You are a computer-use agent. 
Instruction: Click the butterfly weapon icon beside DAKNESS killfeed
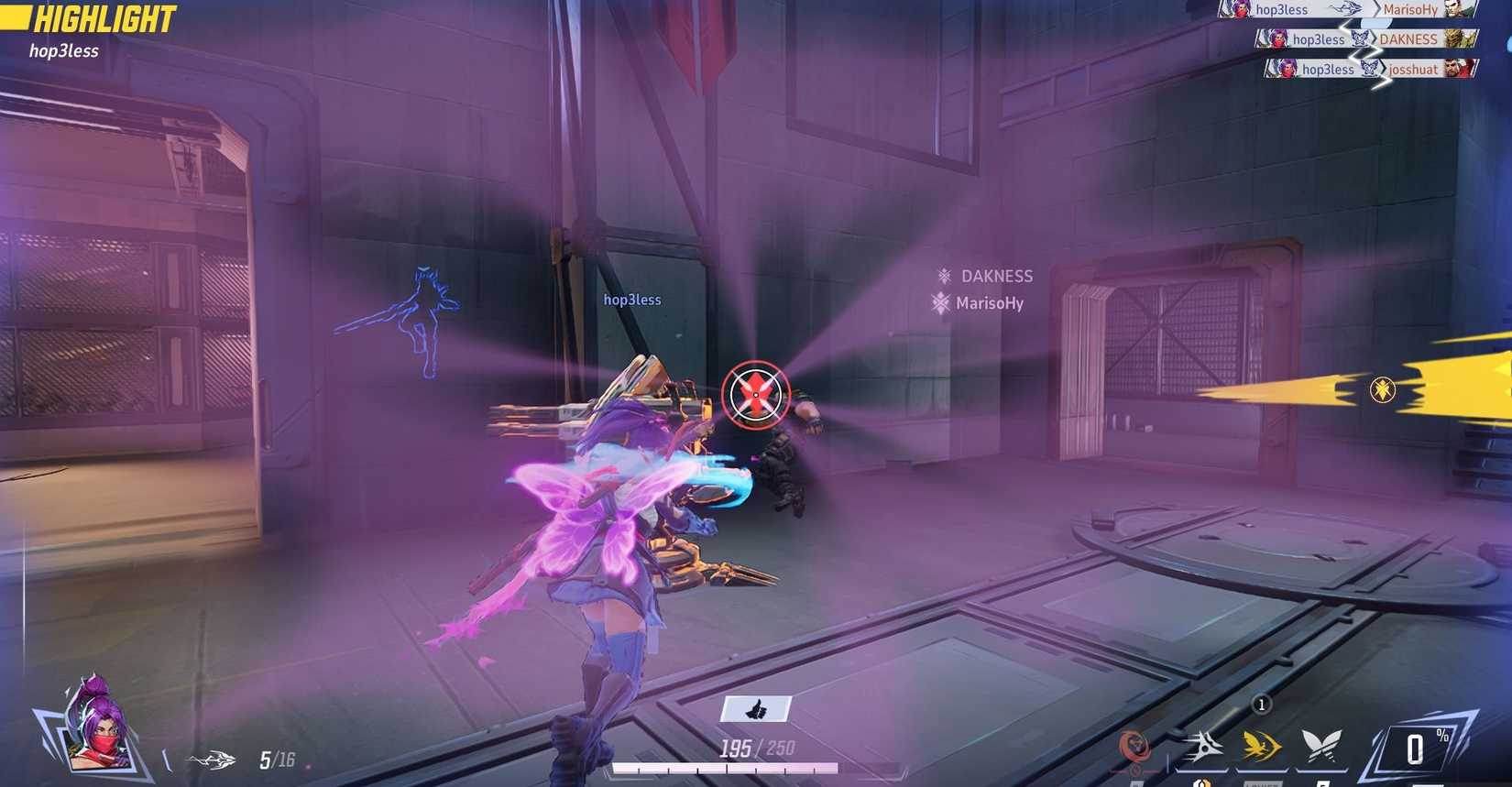pos(1359,38)
